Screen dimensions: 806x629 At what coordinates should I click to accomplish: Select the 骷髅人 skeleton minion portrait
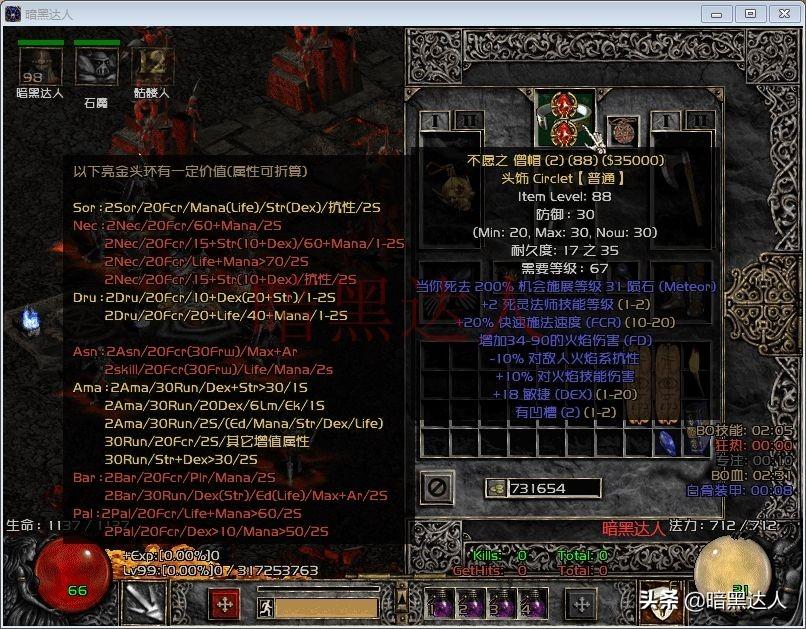[x=151, y=66]
